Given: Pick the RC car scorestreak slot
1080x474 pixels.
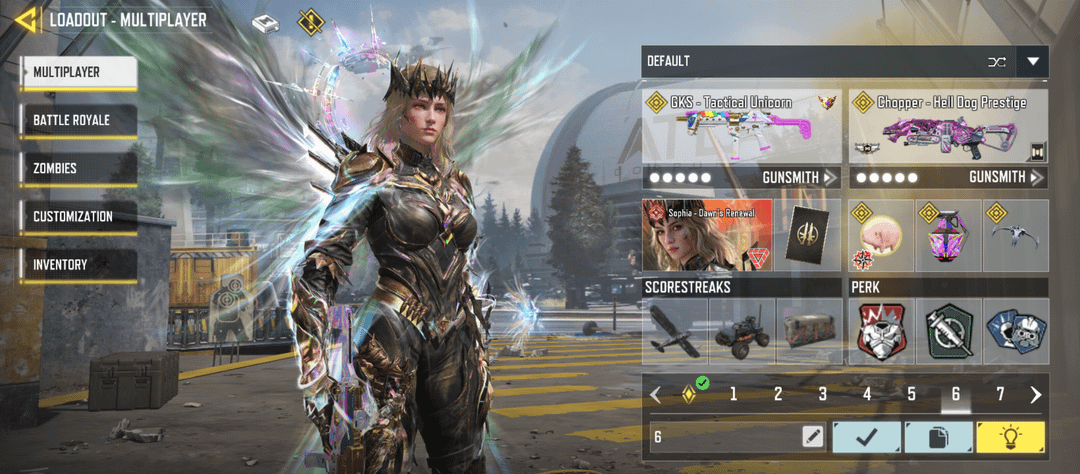Looking at the screenshot, I should 742,331.
